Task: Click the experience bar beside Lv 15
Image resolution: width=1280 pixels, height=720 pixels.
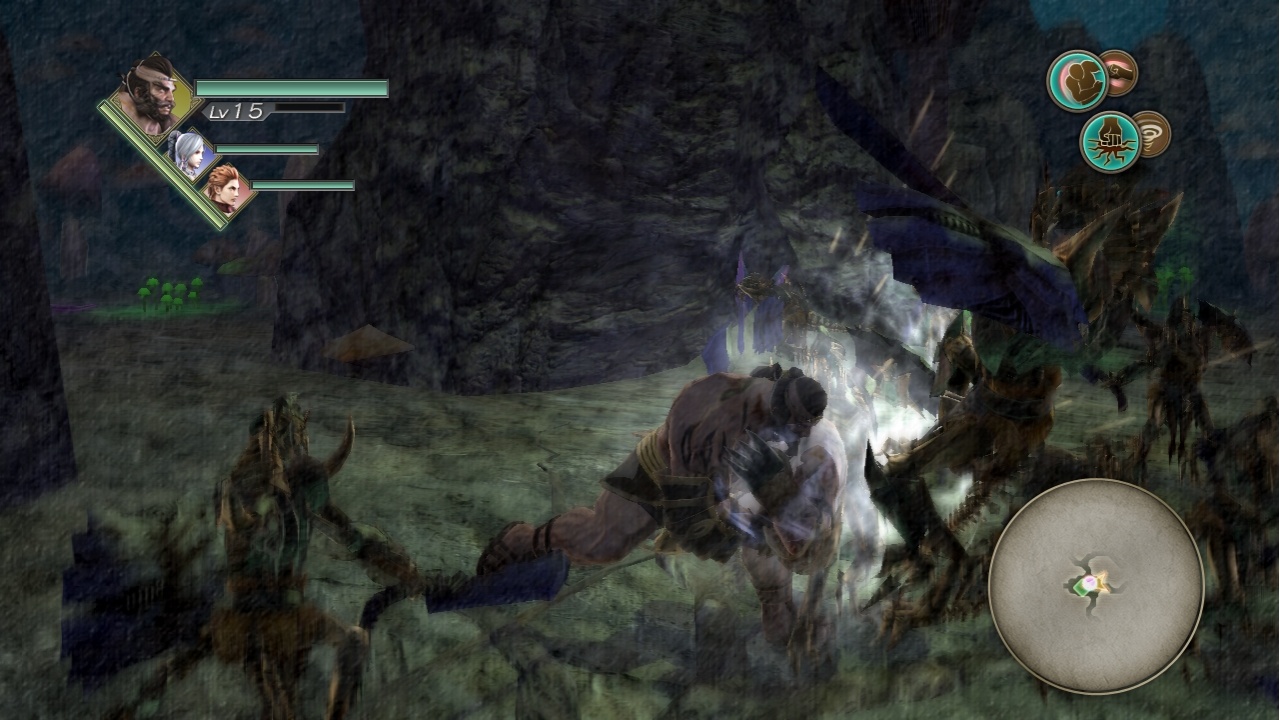Action: pyautogui.click(x=308, y=108)
